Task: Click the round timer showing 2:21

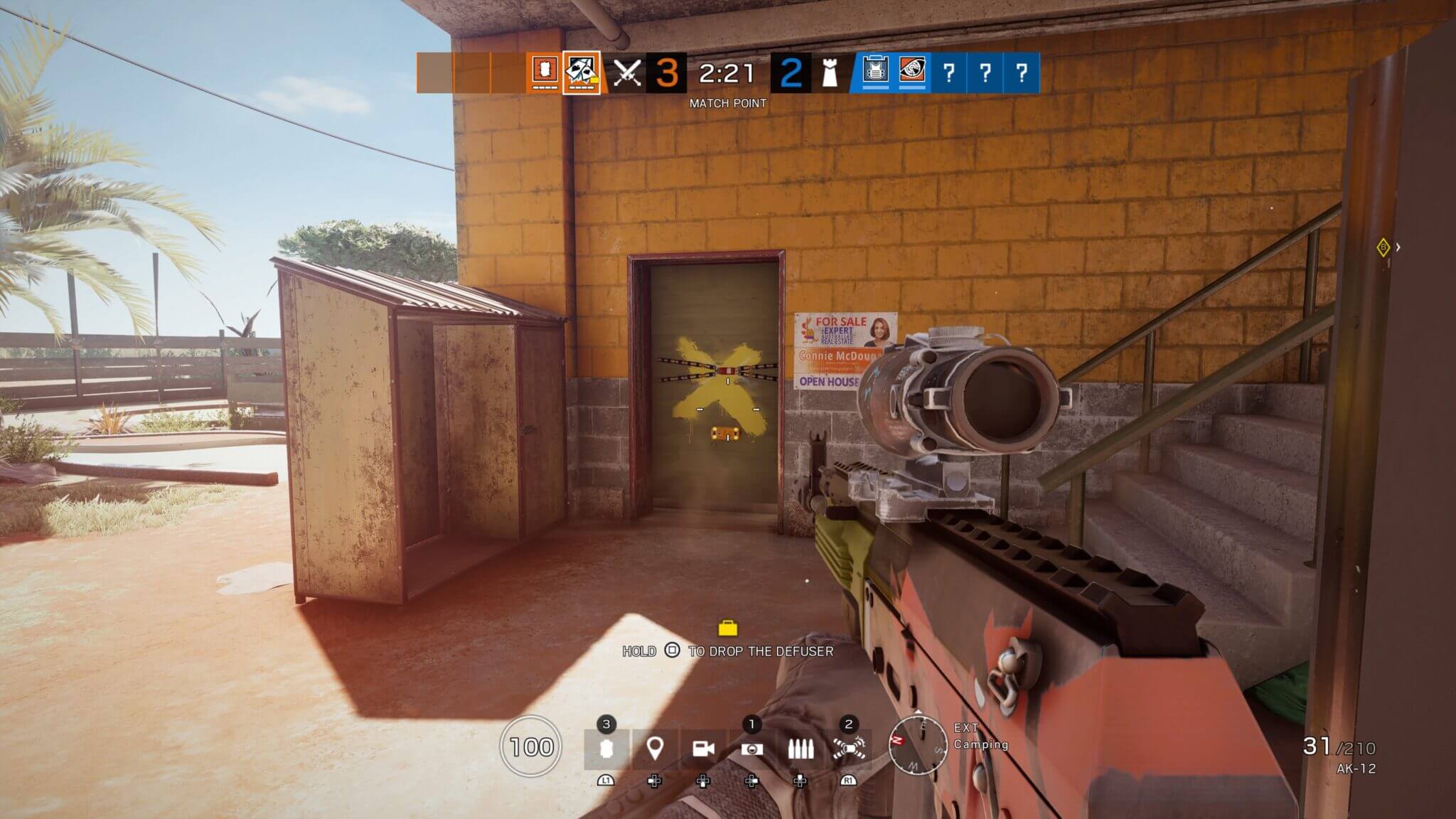Action: click(x=727, y=71)
